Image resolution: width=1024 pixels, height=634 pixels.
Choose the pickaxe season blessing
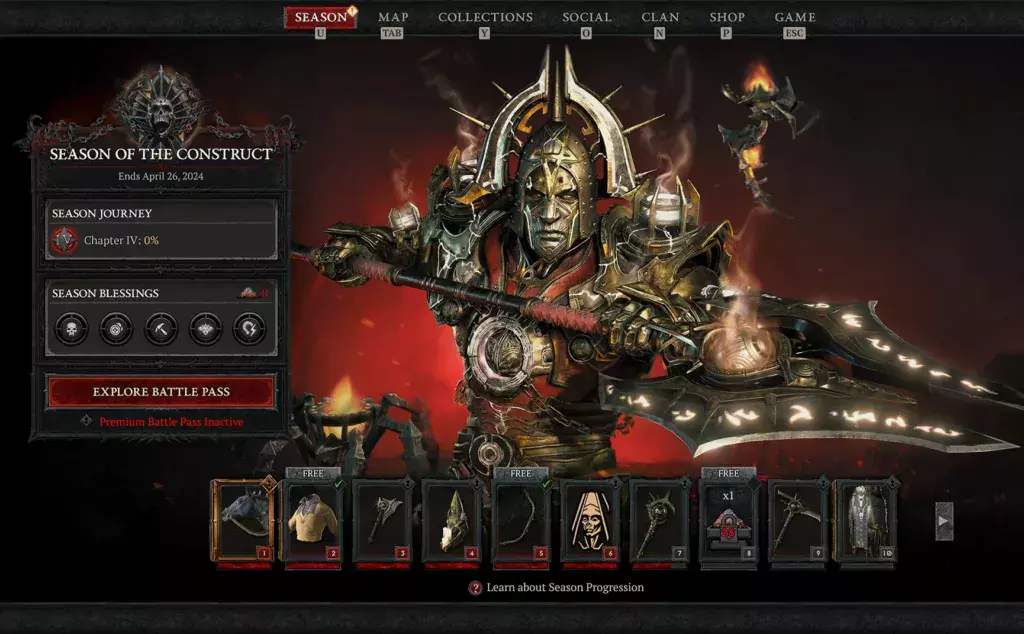point(160,328)
